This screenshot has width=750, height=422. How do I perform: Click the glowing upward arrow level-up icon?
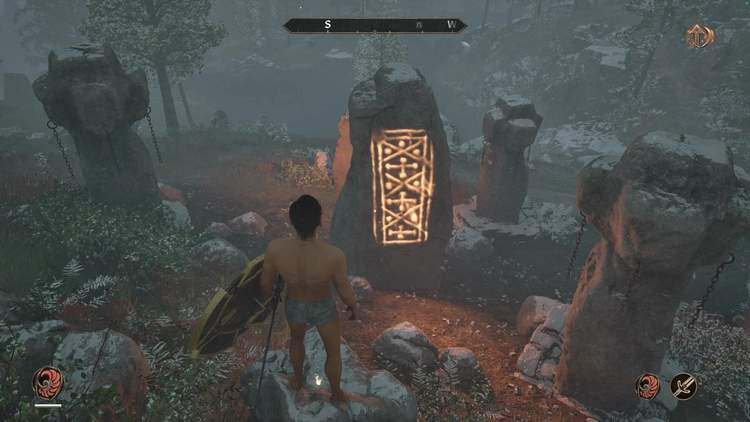(700, 36)
